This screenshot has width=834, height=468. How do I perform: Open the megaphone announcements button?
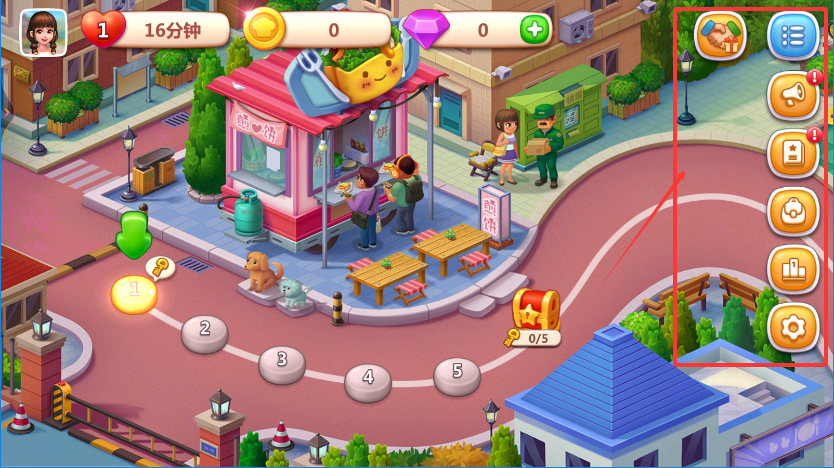(793, 96)
